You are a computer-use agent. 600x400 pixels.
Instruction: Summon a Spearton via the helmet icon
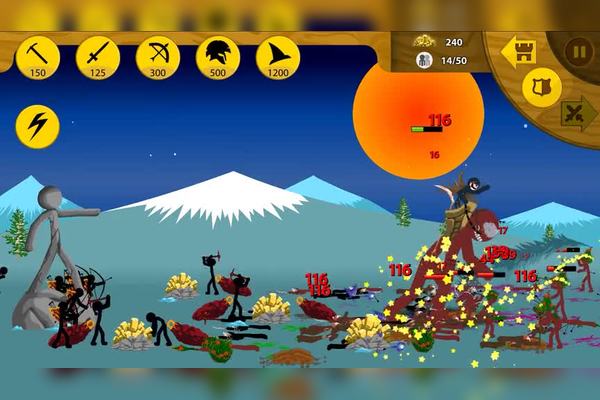pos(218,56)
